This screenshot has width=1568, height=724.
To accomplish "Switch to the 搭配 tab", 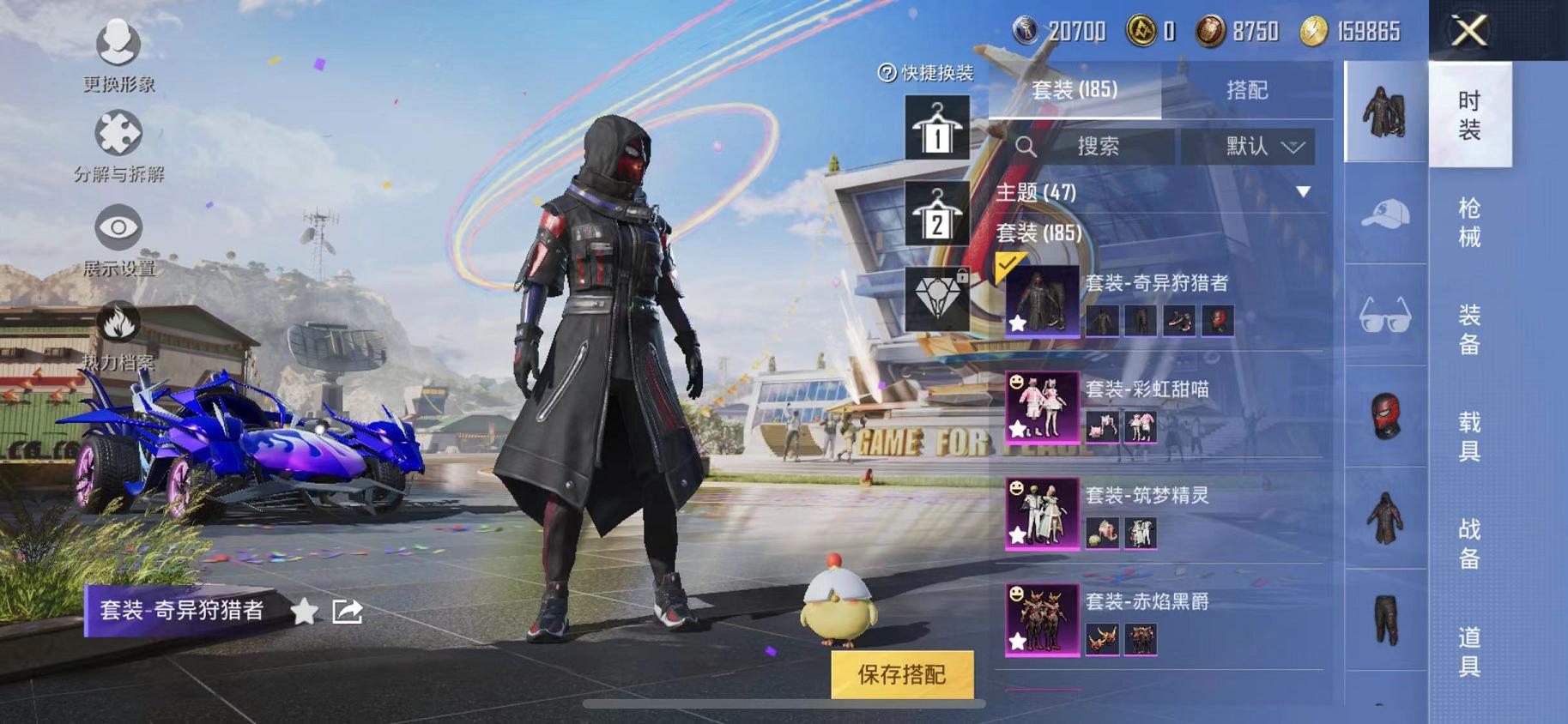I will click(1249, 90).
